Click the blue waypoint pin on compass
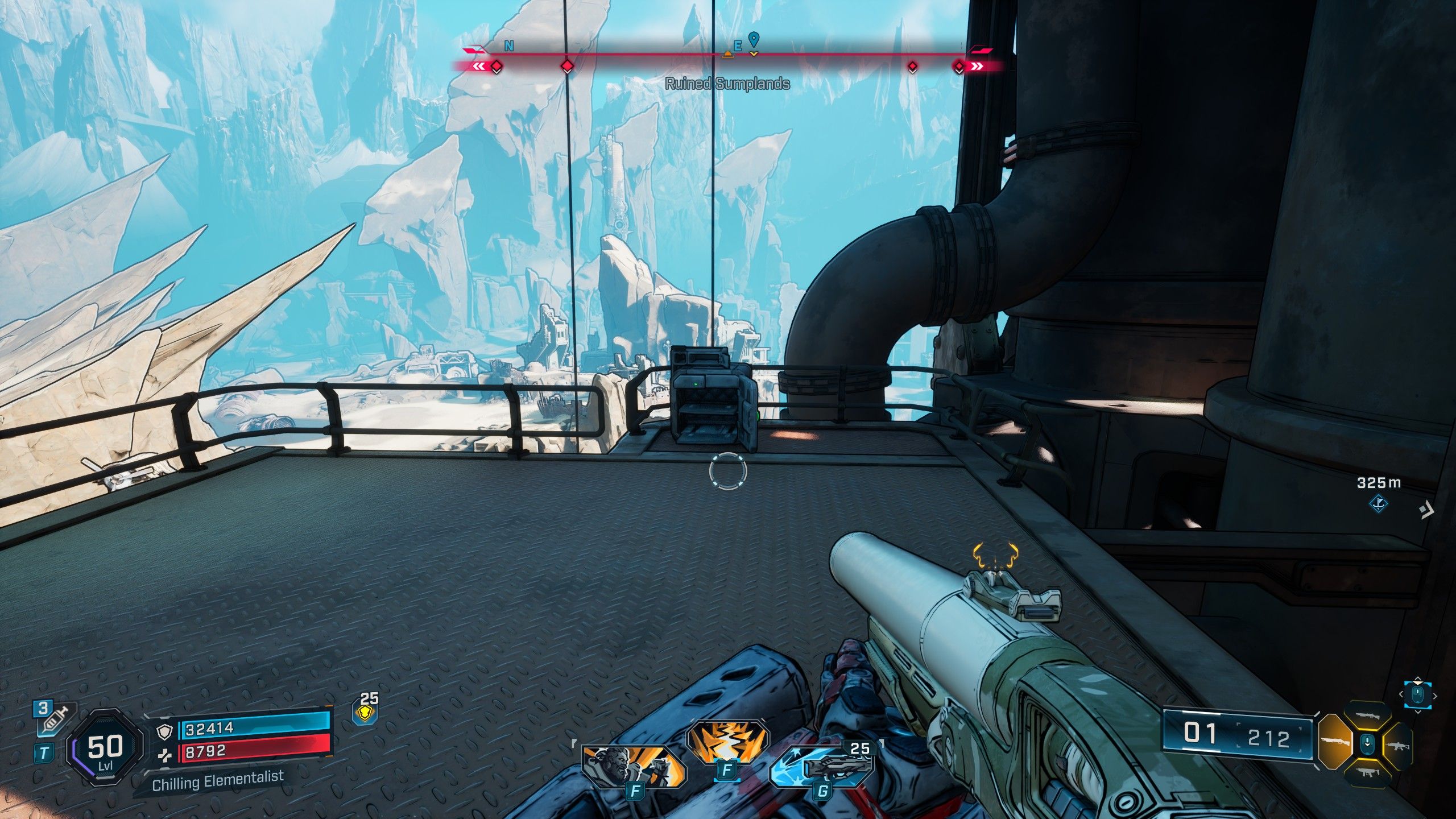1456x819 pixels. click(x=754, y=39)
